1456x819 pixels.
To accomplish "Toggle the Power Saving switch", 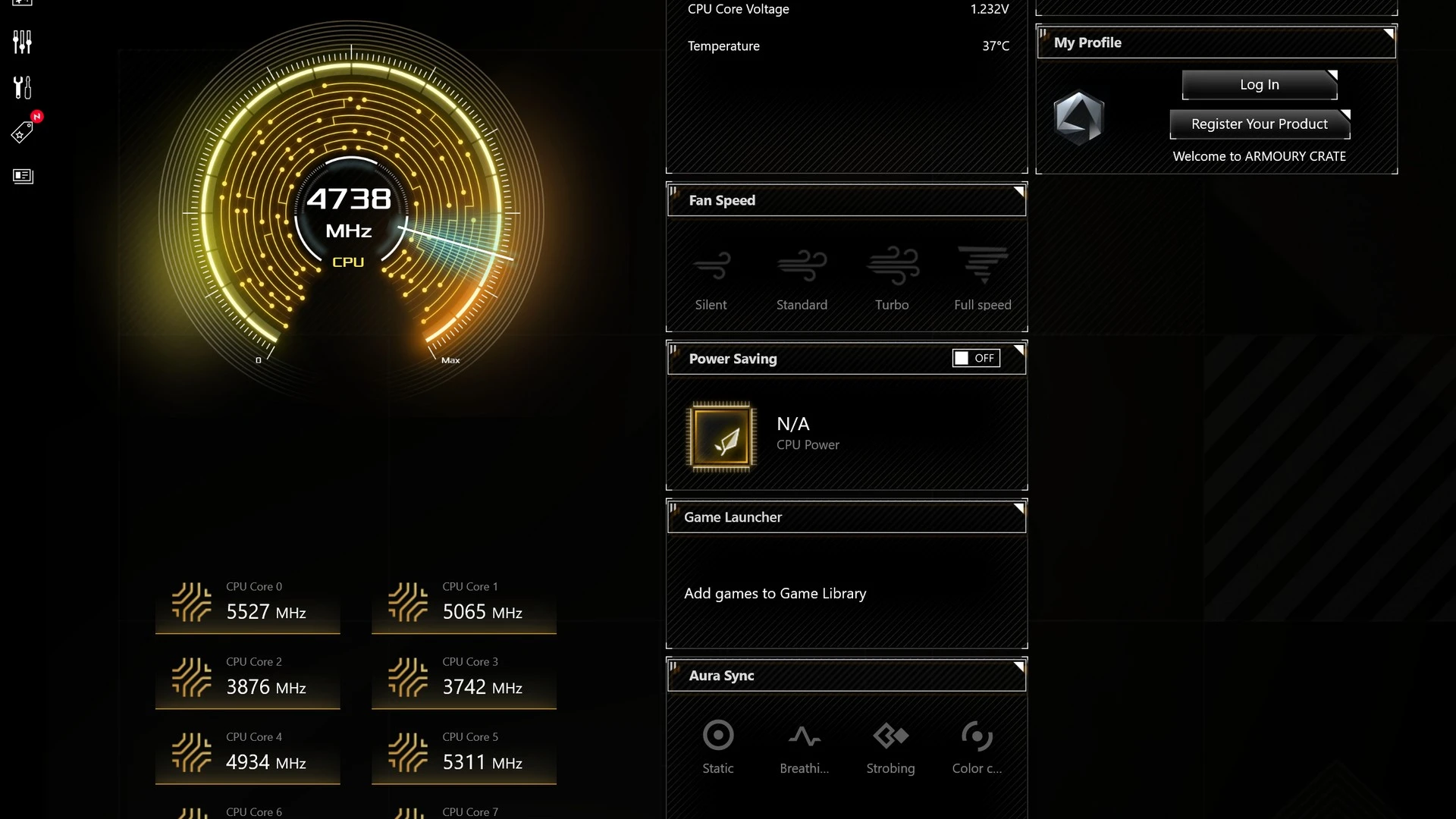I will click(976, 358).
